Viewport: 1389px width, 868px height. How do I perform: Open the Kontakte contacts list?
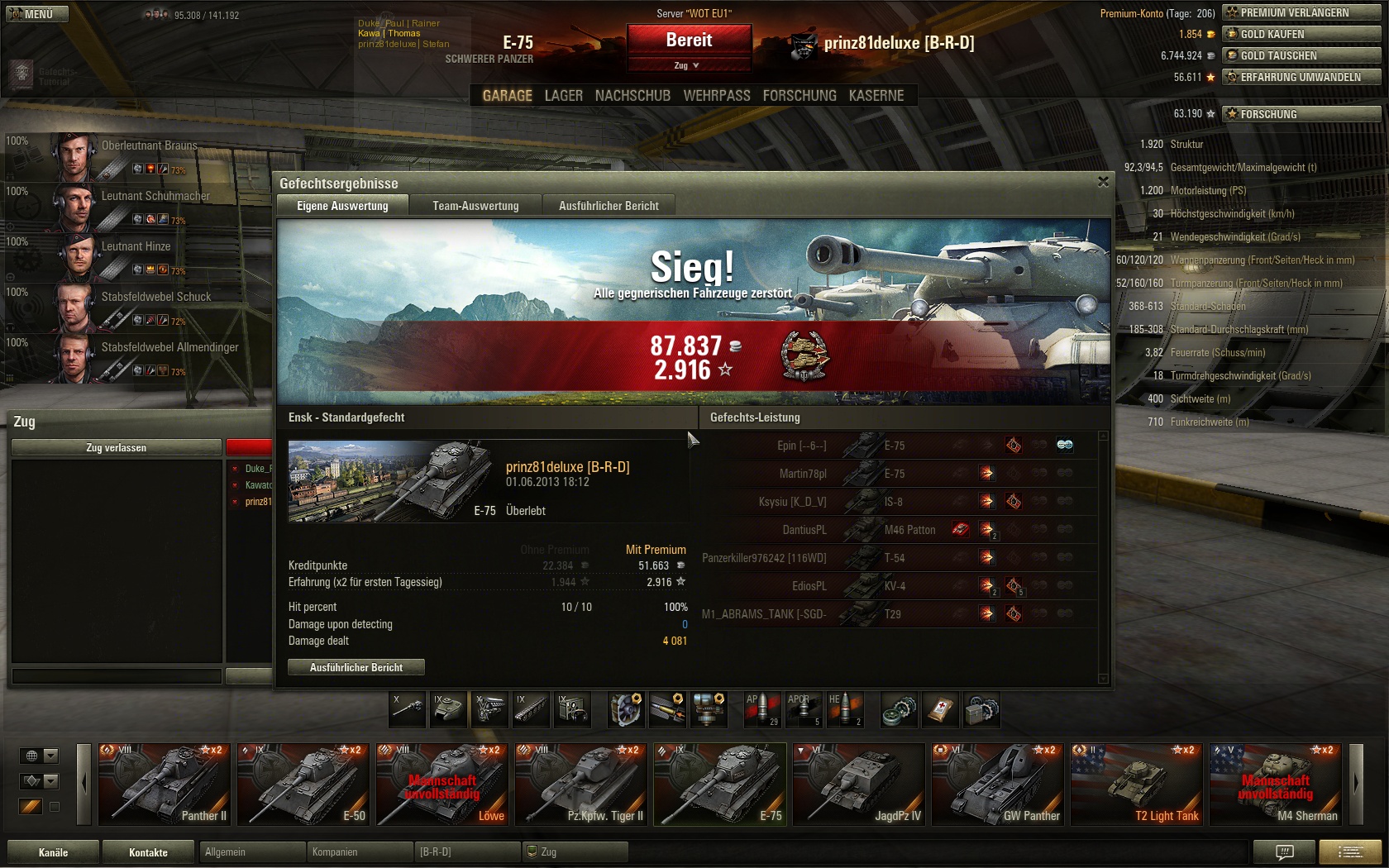click(x=148, y=852)
